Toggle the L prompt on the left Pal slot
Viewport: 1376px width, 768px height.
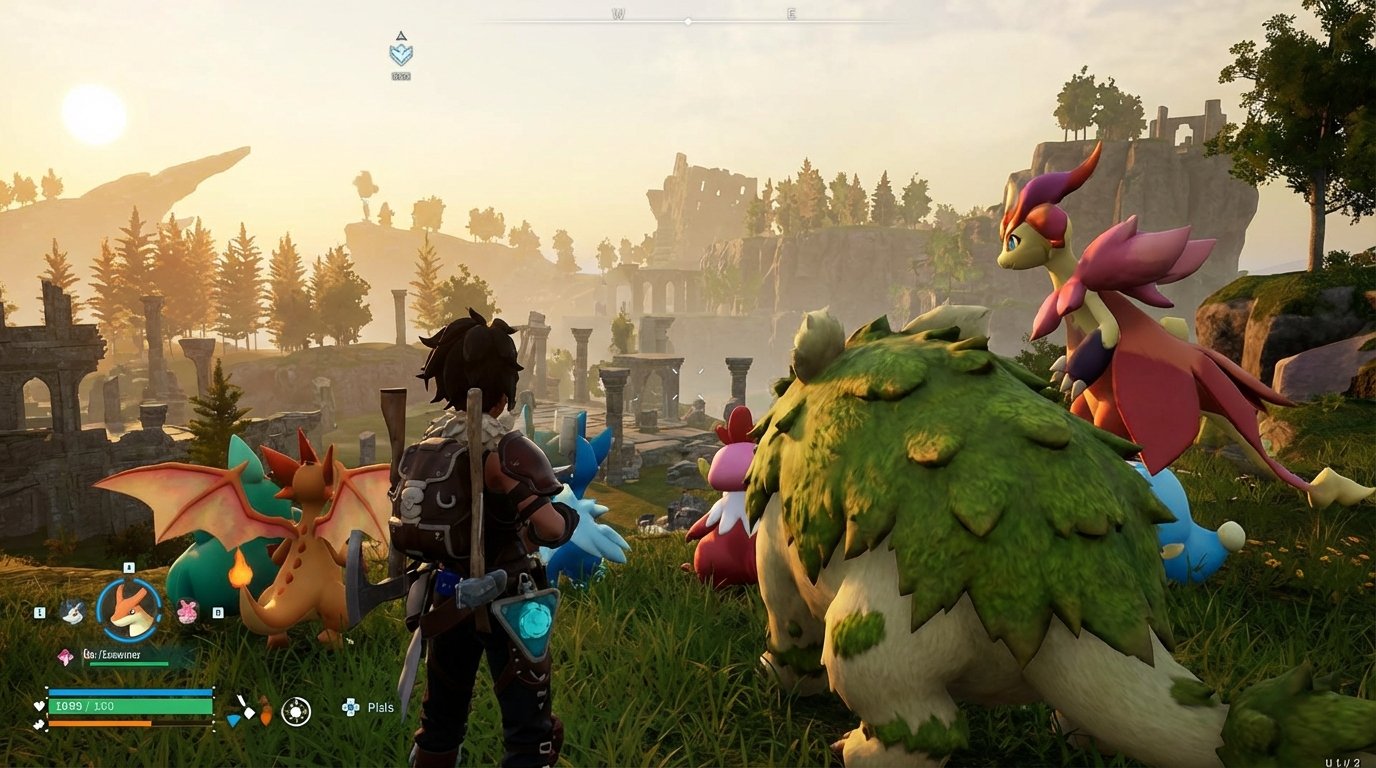[x=39, y=611]
